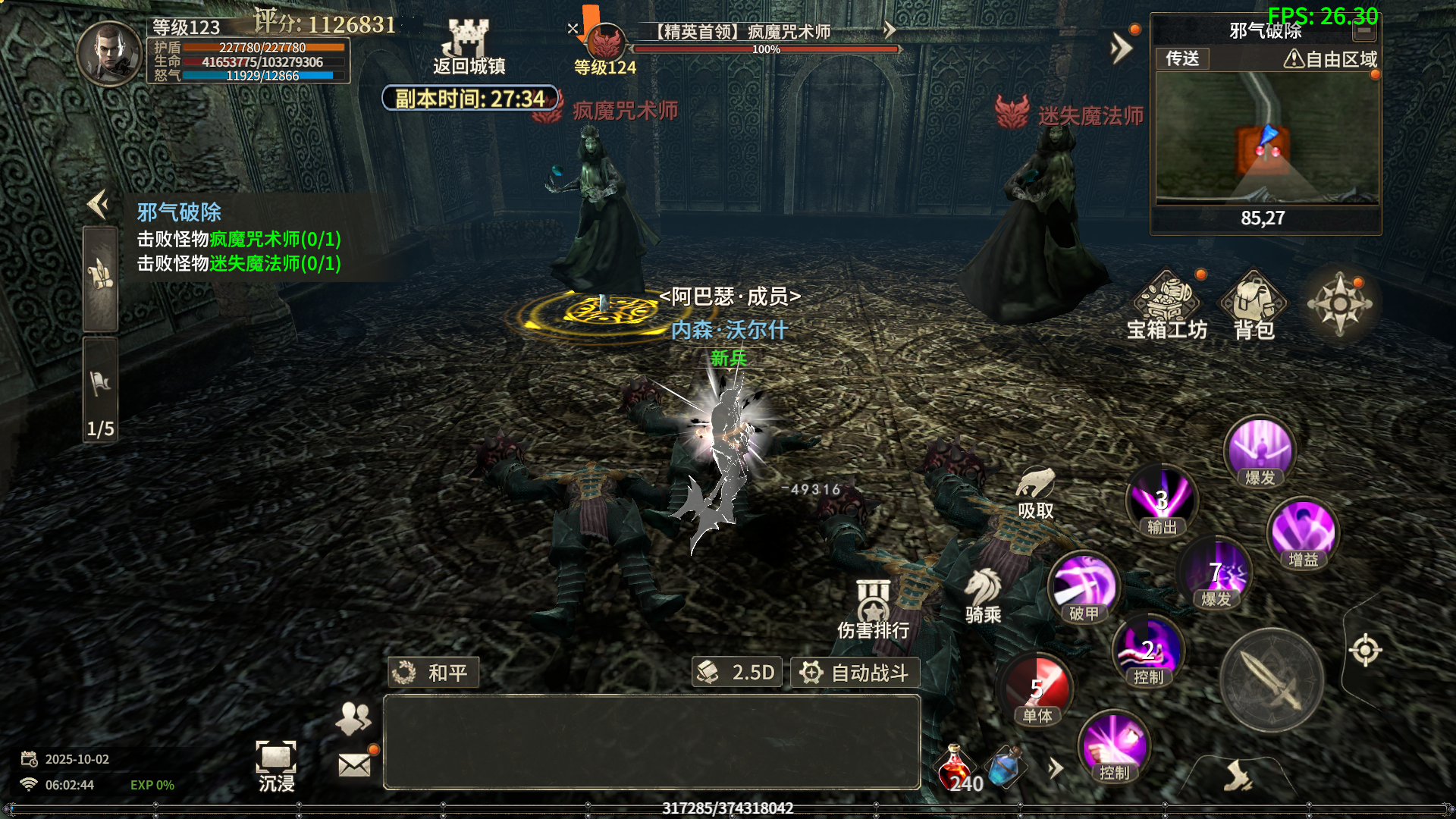Viewport: 1456px width, 819px height.
Task: Enter 沉浸 immersive mode
Action: [x=276, y=766]
